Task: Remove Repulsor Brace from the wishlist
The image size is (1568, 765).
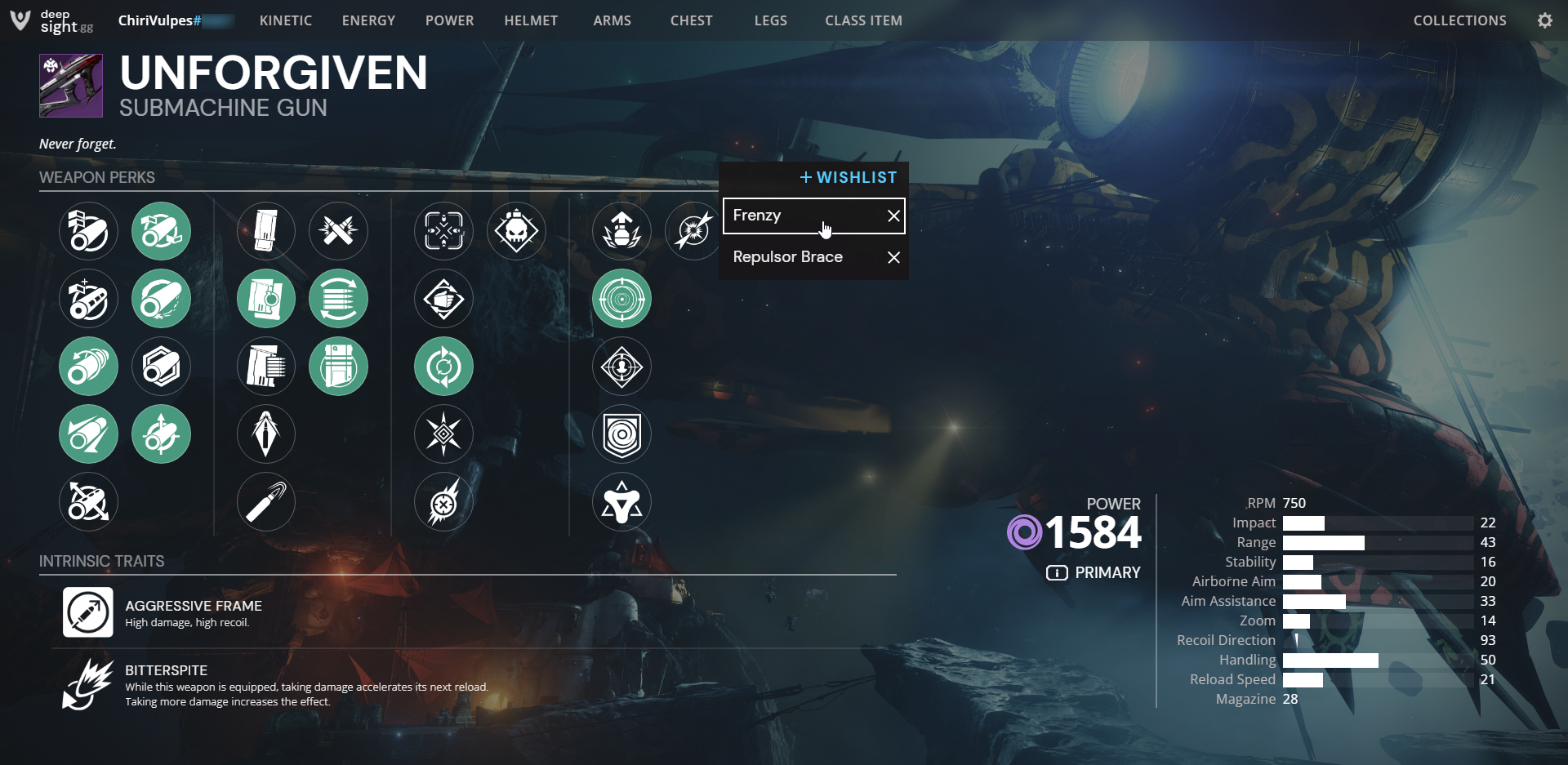Action: pyautogui.click(x=893, y=257)
